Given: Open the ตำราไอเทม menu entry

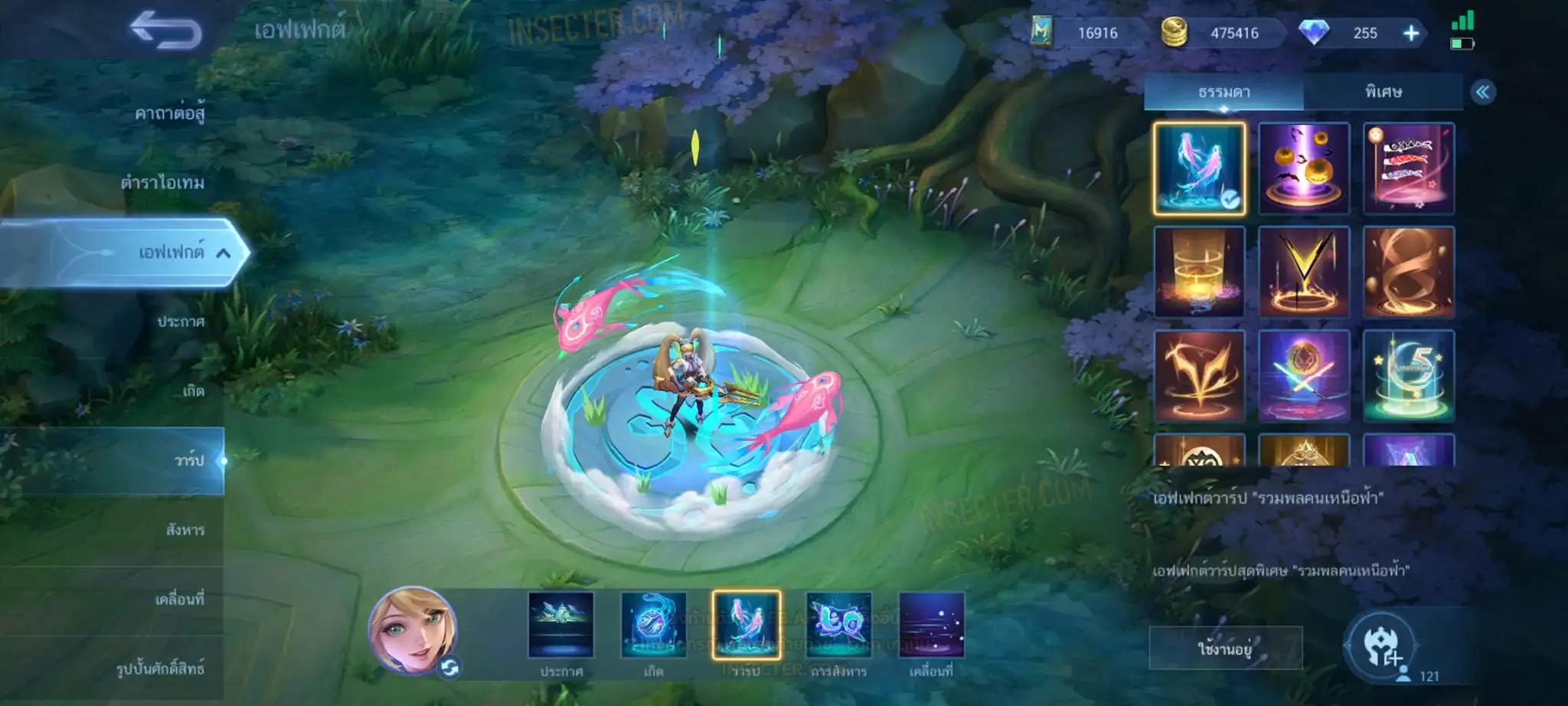Looking at the screenshot, I should tap(162, 183).
